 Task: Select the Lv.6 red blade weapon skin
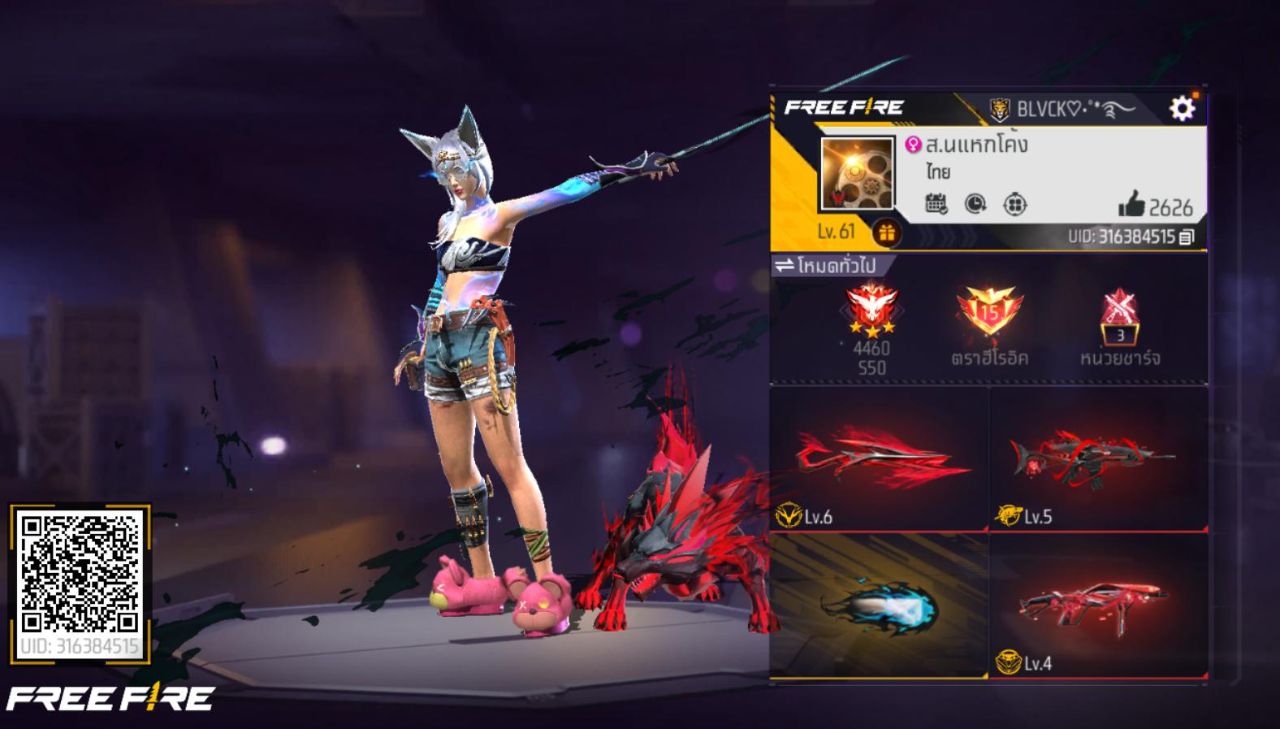(879, 460)
